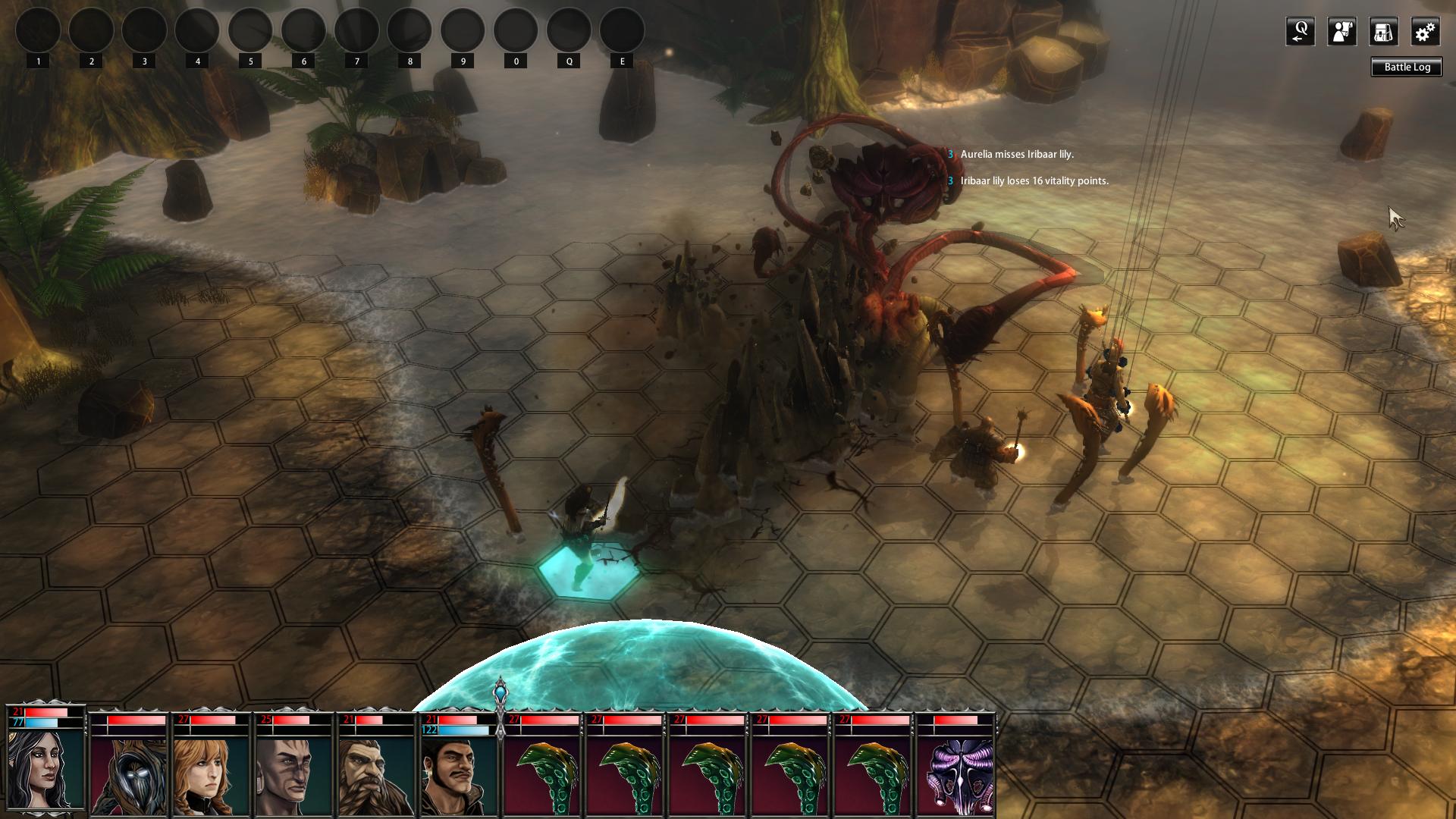The height and width of the screenshot is (819, 1456).
Task: Open the settings gears menu
Action: point(1425,32)
